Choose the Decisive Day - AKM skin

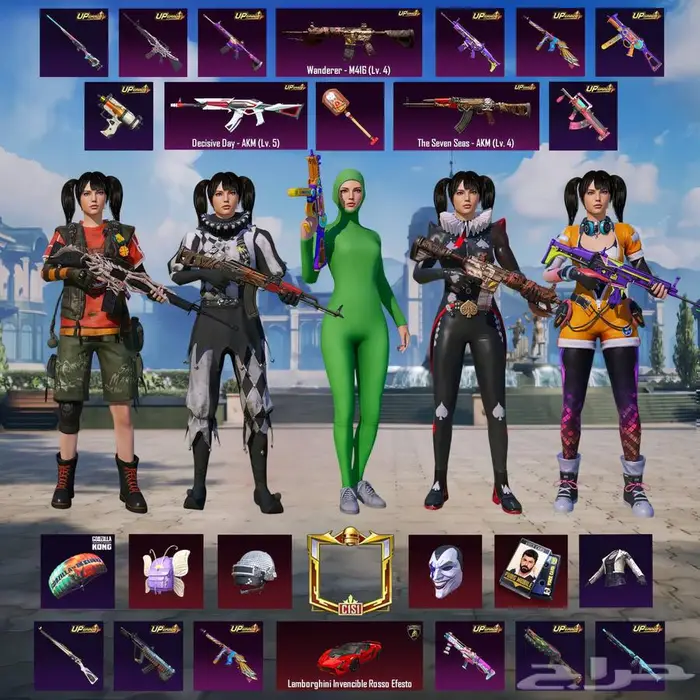[x=236, y=115]
